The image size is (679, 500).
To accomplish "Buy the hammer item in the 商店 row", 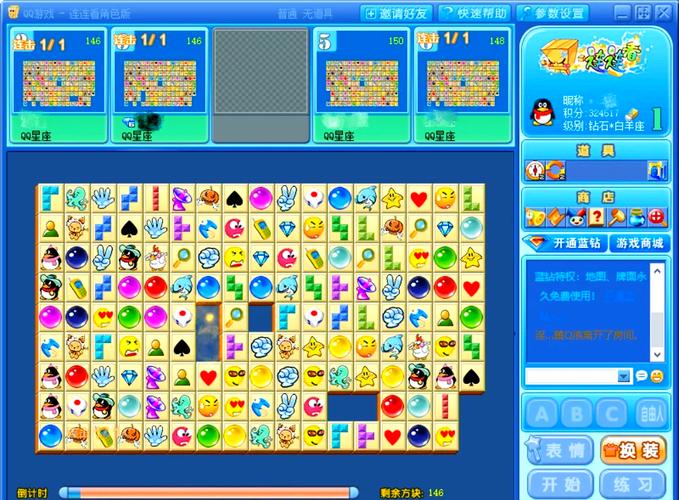I will 618,216.
